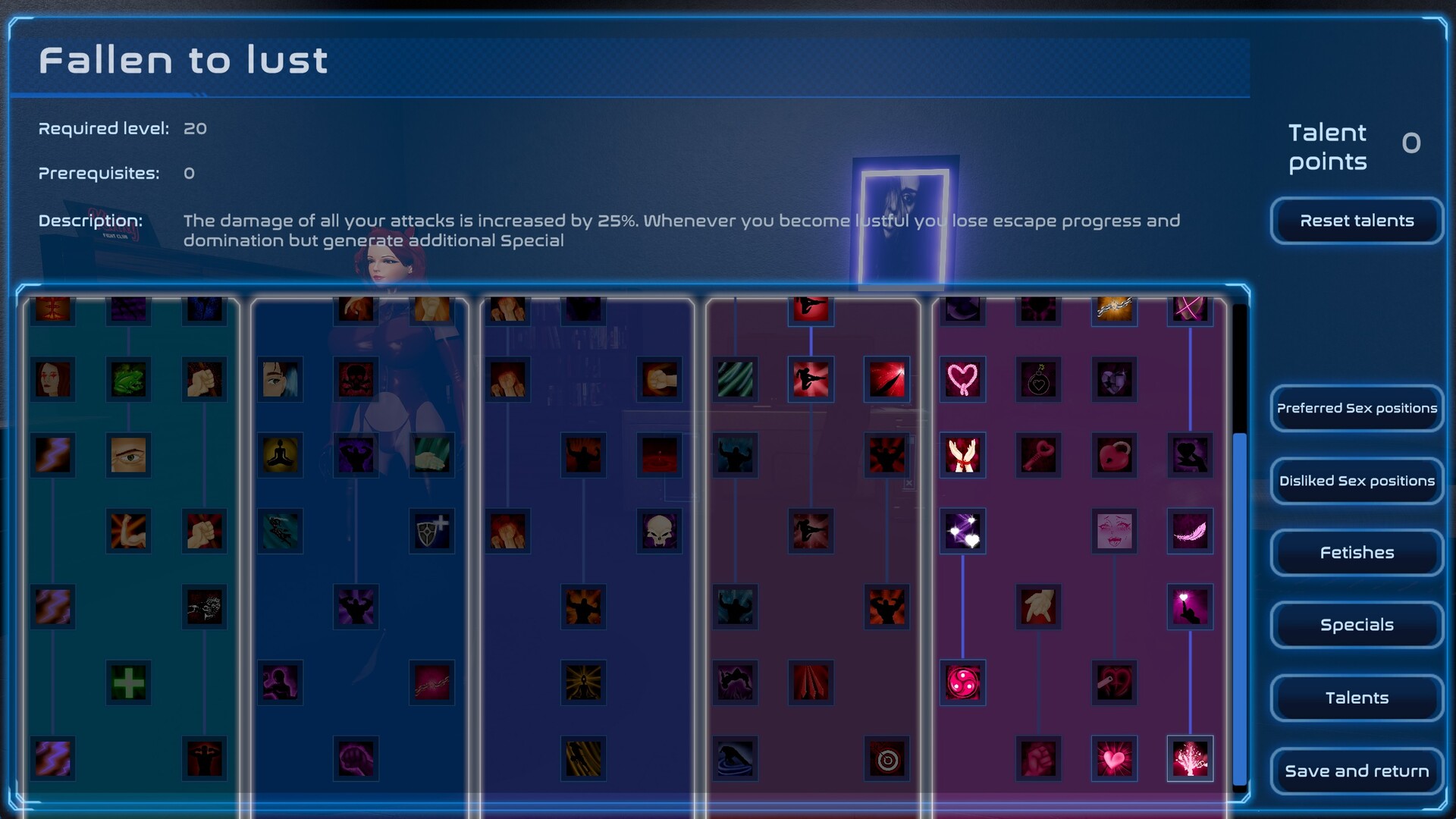1456x819 pixels.
Task: Toggle the bound hands talent
Action: tap(962, 456)
